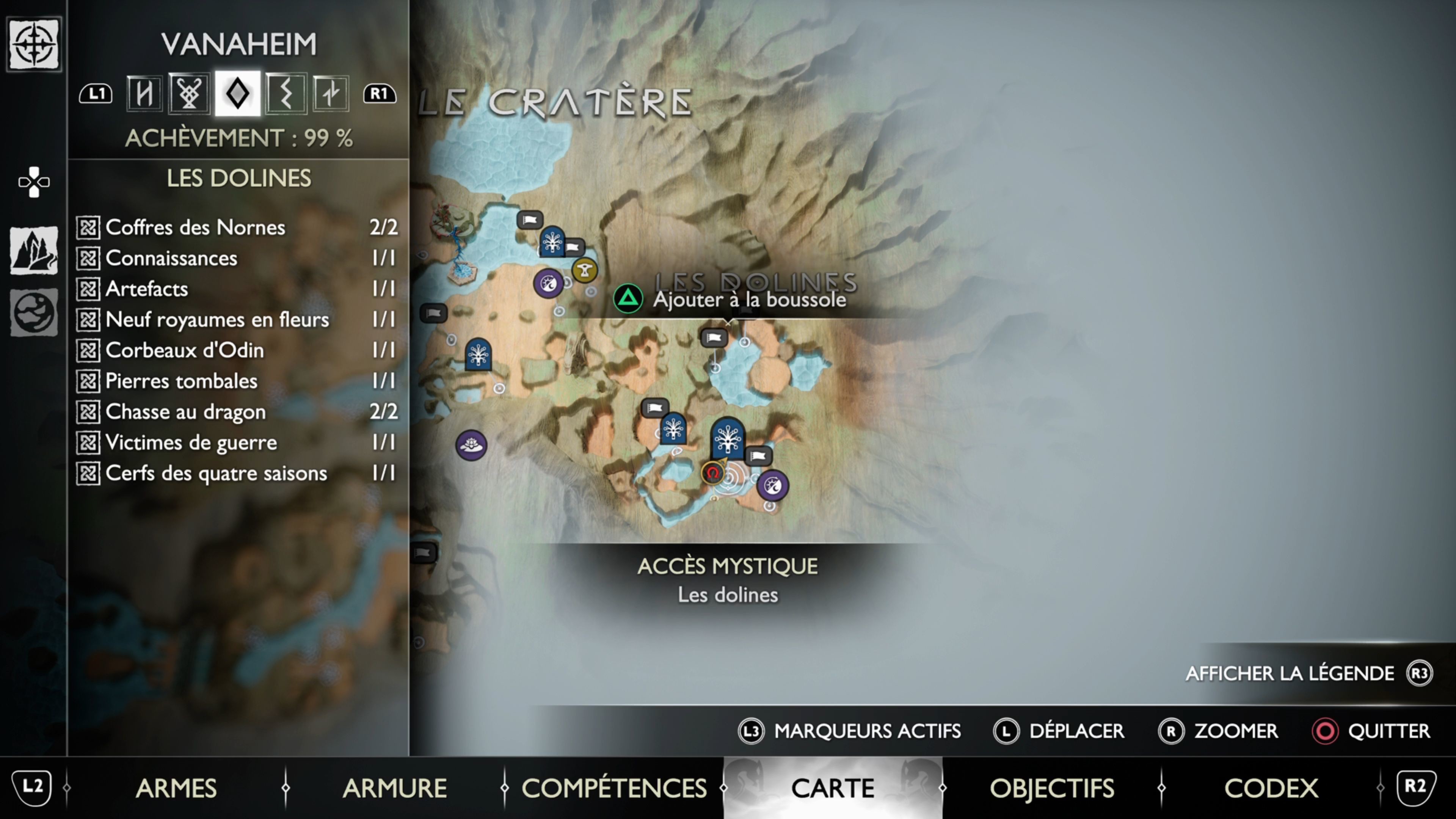This screenshot has height=819, width=1456.
Task: Open the globe world map icon on sidebar
Action: tap(34, 312)
